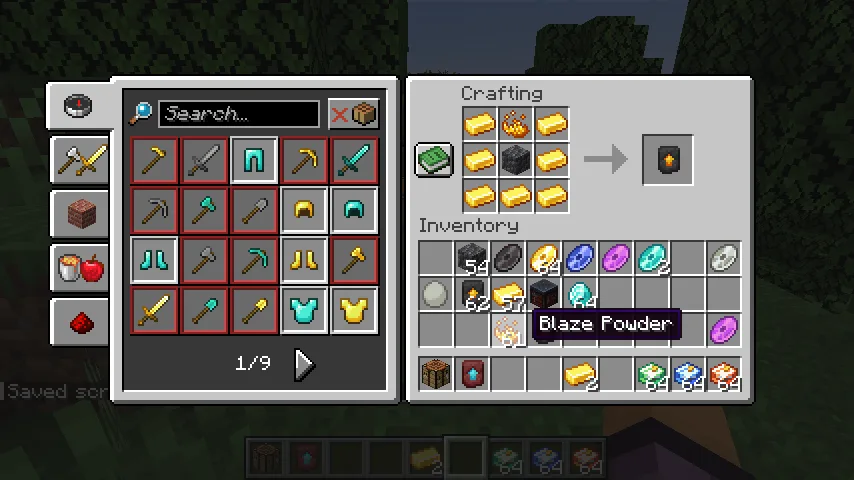This screenshot has height=480, width=854.
Task: Select the golden boots recipe
Action: (304, 261)
